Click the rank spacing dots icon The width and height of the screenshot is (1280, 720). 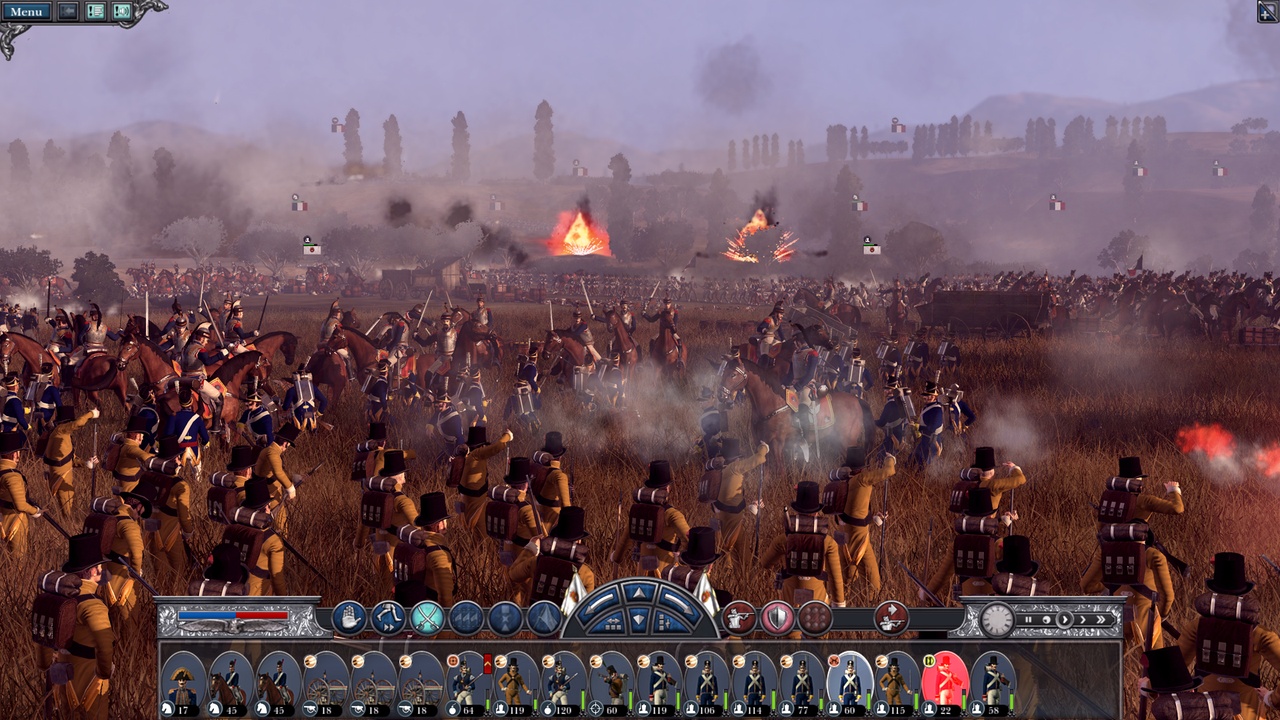813,618
